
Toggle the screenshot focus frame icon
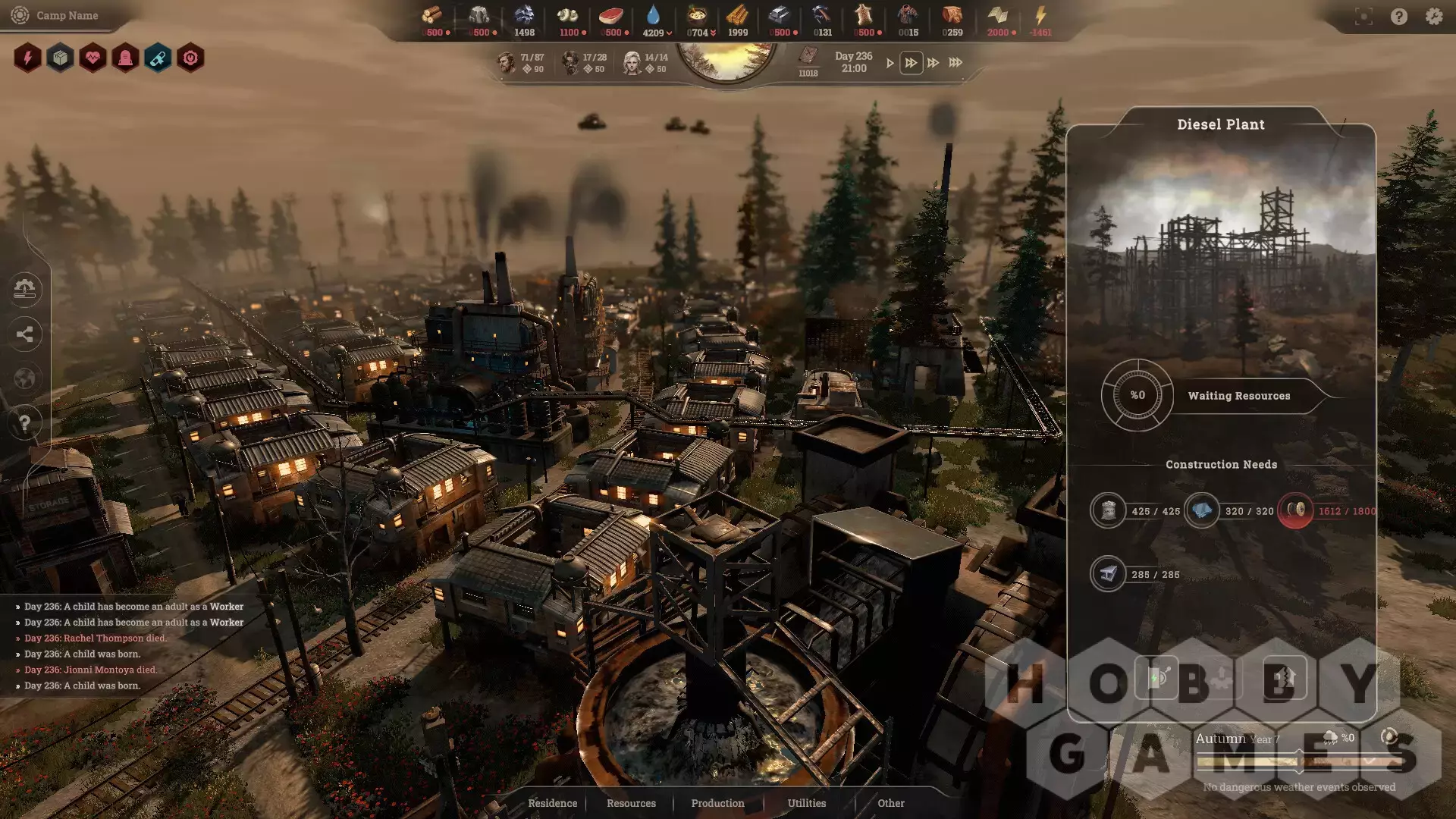click(x=1363, y=17)
